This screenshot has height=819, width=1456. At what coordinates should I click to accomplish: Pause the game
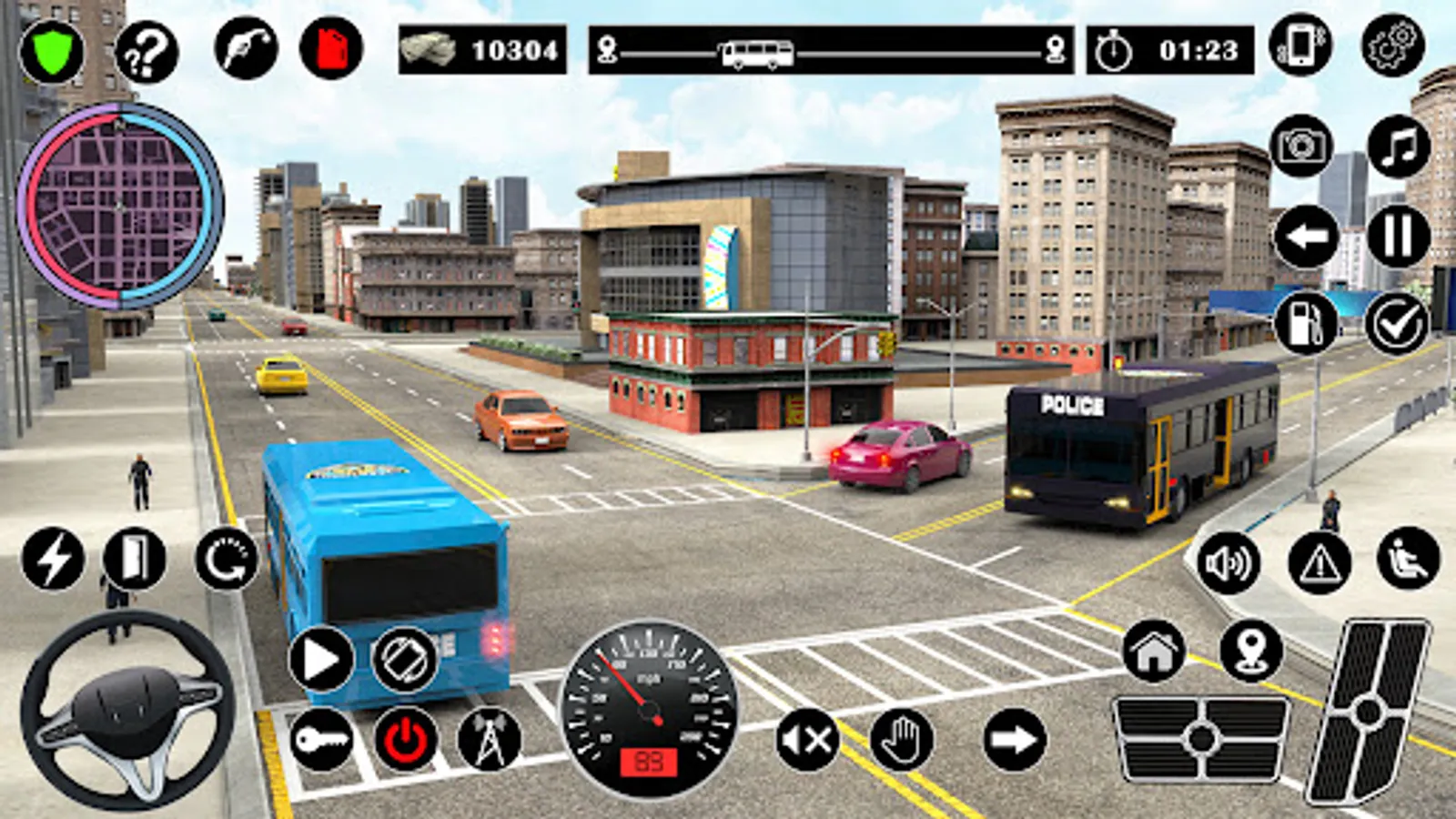pyautogui.click(x=1399, y=237)
